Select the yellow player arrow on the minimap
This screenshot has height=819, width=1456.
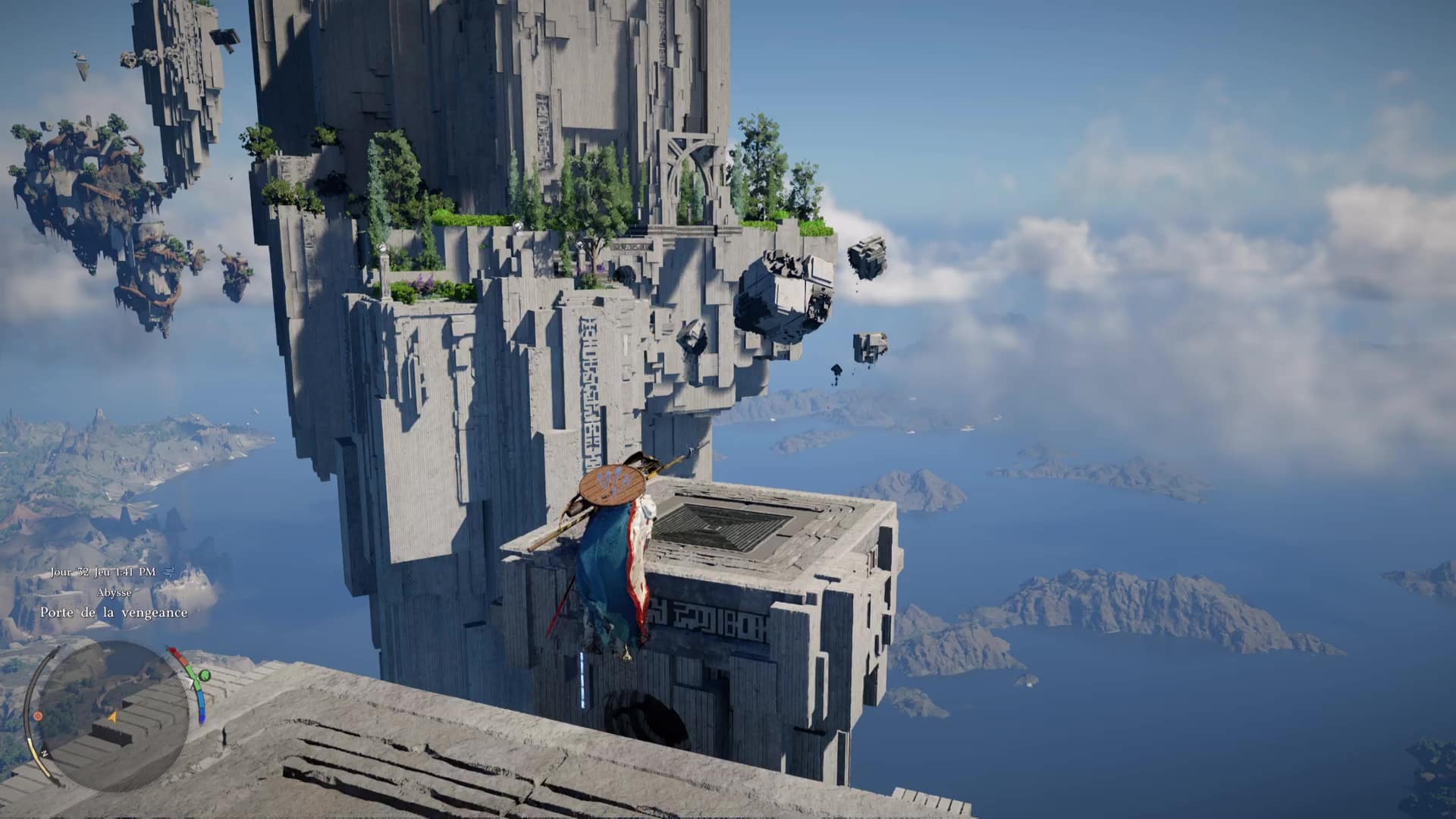point(112,716)
